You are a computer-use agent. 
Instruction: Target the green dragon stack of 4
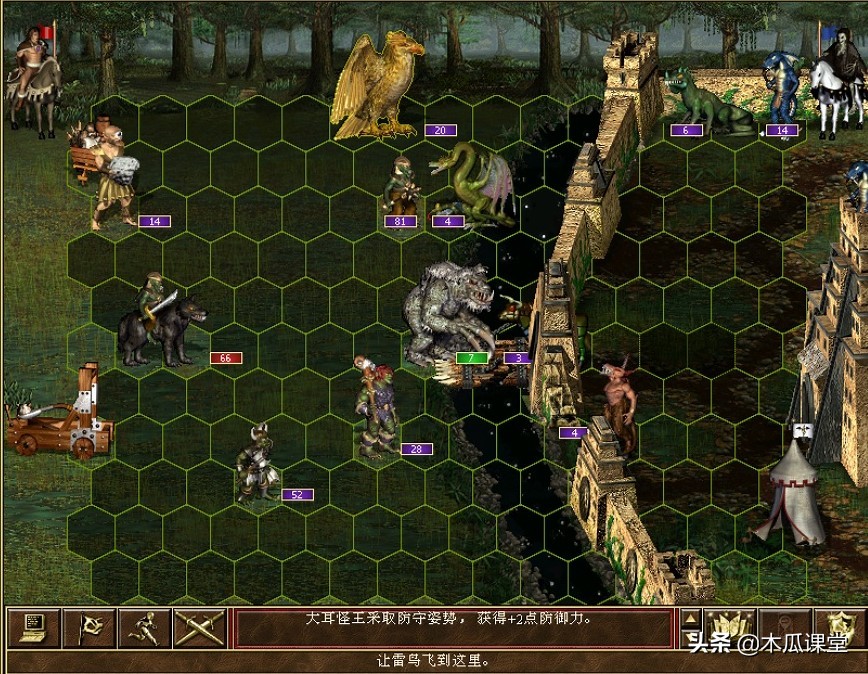pos(472,182)
